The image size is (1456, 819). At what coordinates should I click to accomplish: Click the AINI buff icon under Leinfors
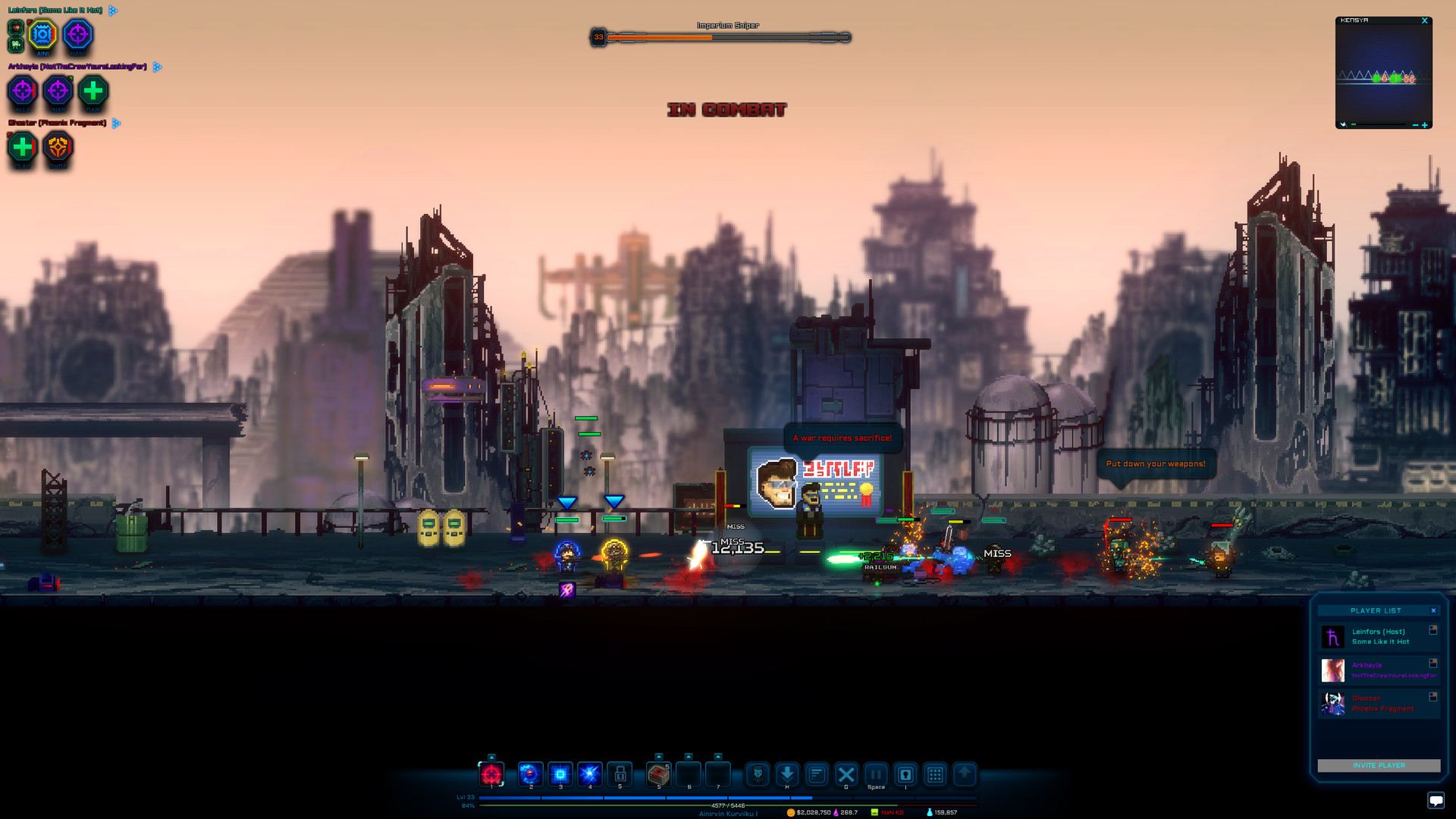pos(43,33)
